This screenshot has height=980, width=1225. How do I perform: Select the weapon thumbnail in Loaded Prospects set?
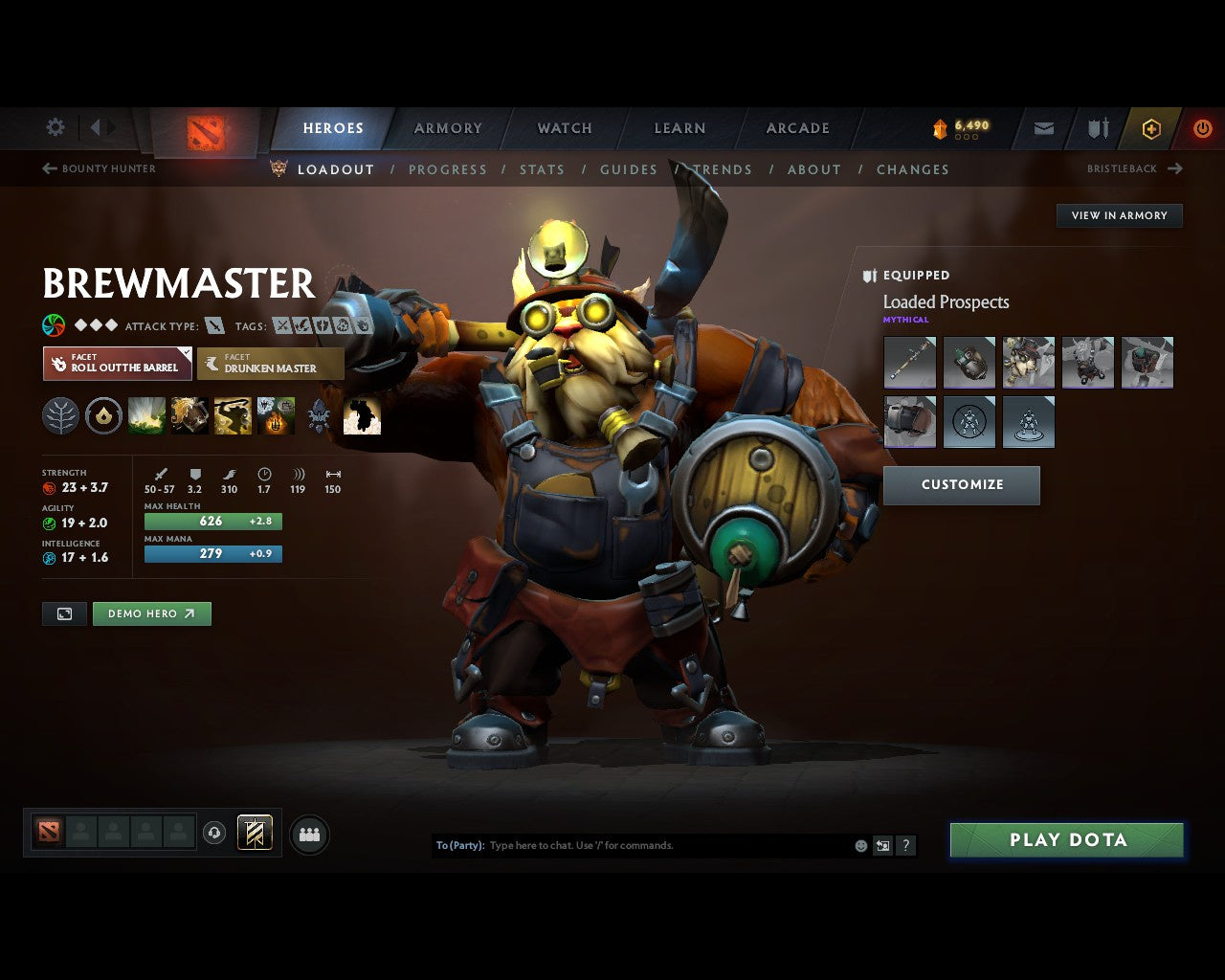pyautogui.click(x=909, y=362)
